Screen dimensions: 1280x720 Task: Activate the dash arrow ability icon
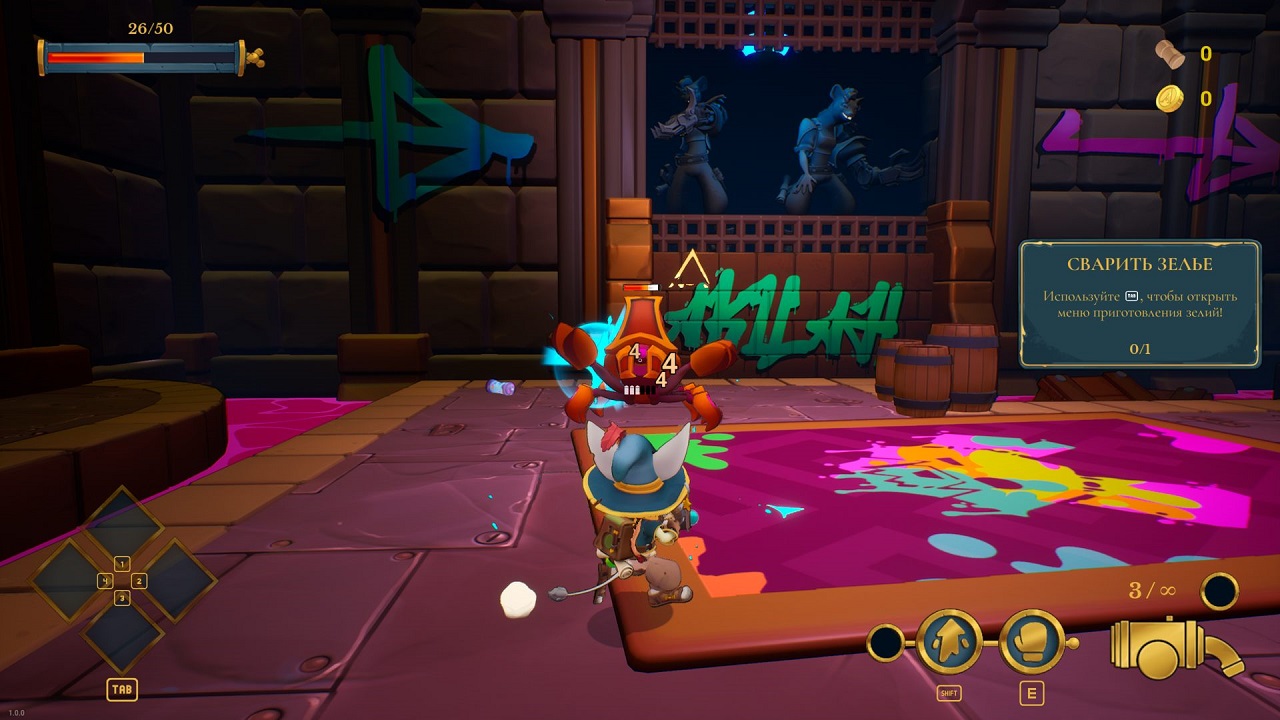pos(949,642)
